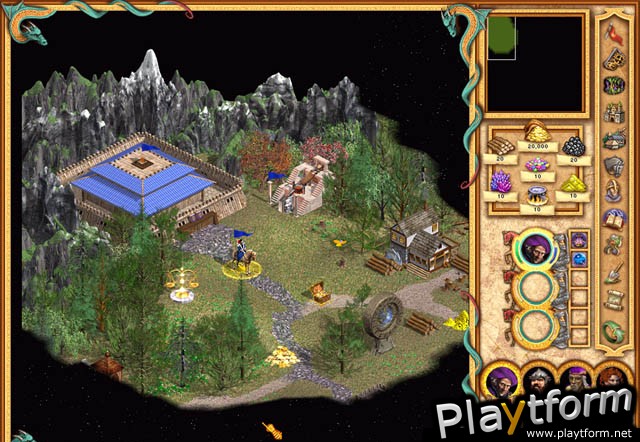Select the small house toolbar icon

611,137
